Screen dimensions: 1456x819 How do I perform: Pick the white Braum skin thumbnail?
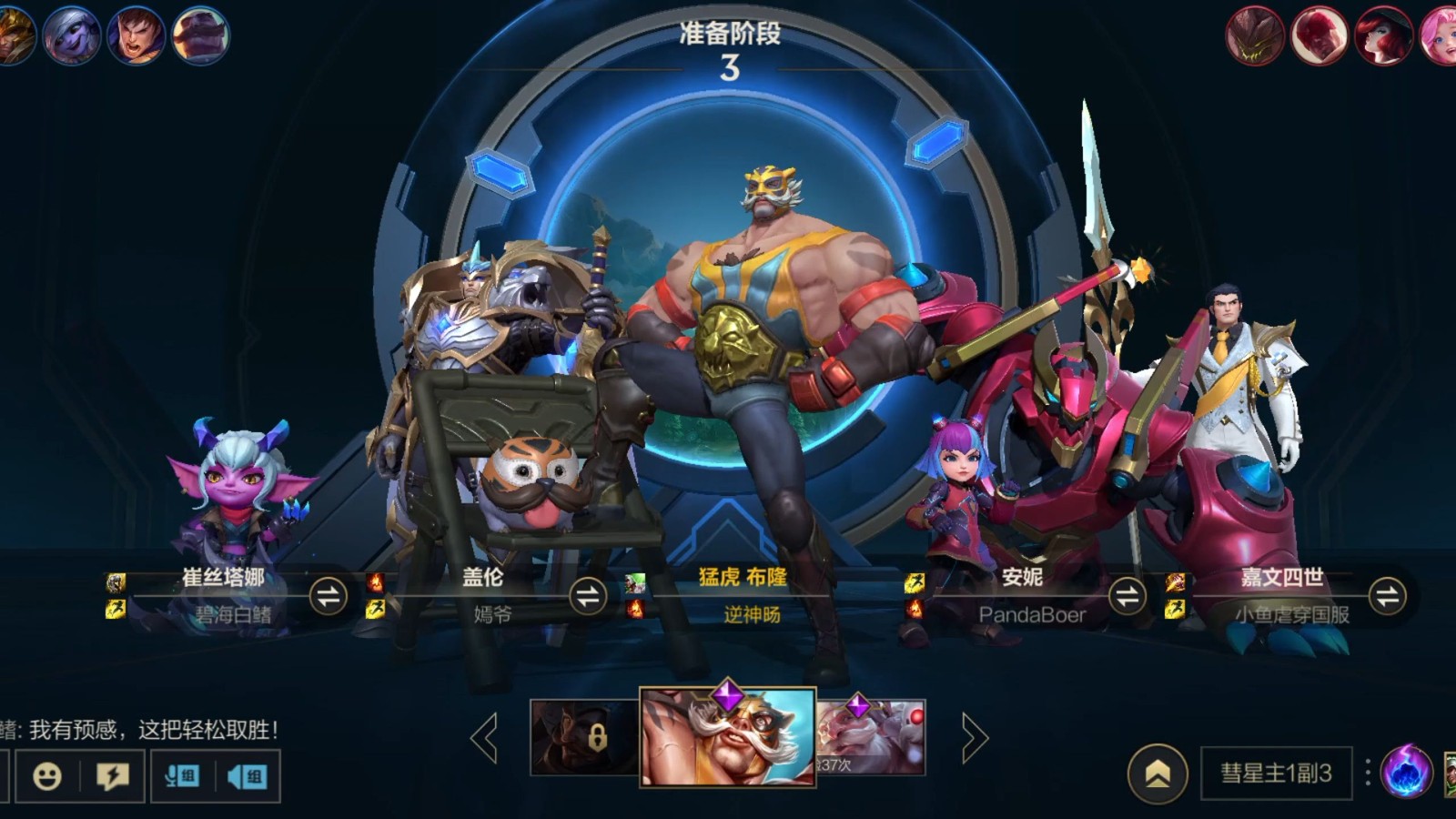click(x=871, y=737)
